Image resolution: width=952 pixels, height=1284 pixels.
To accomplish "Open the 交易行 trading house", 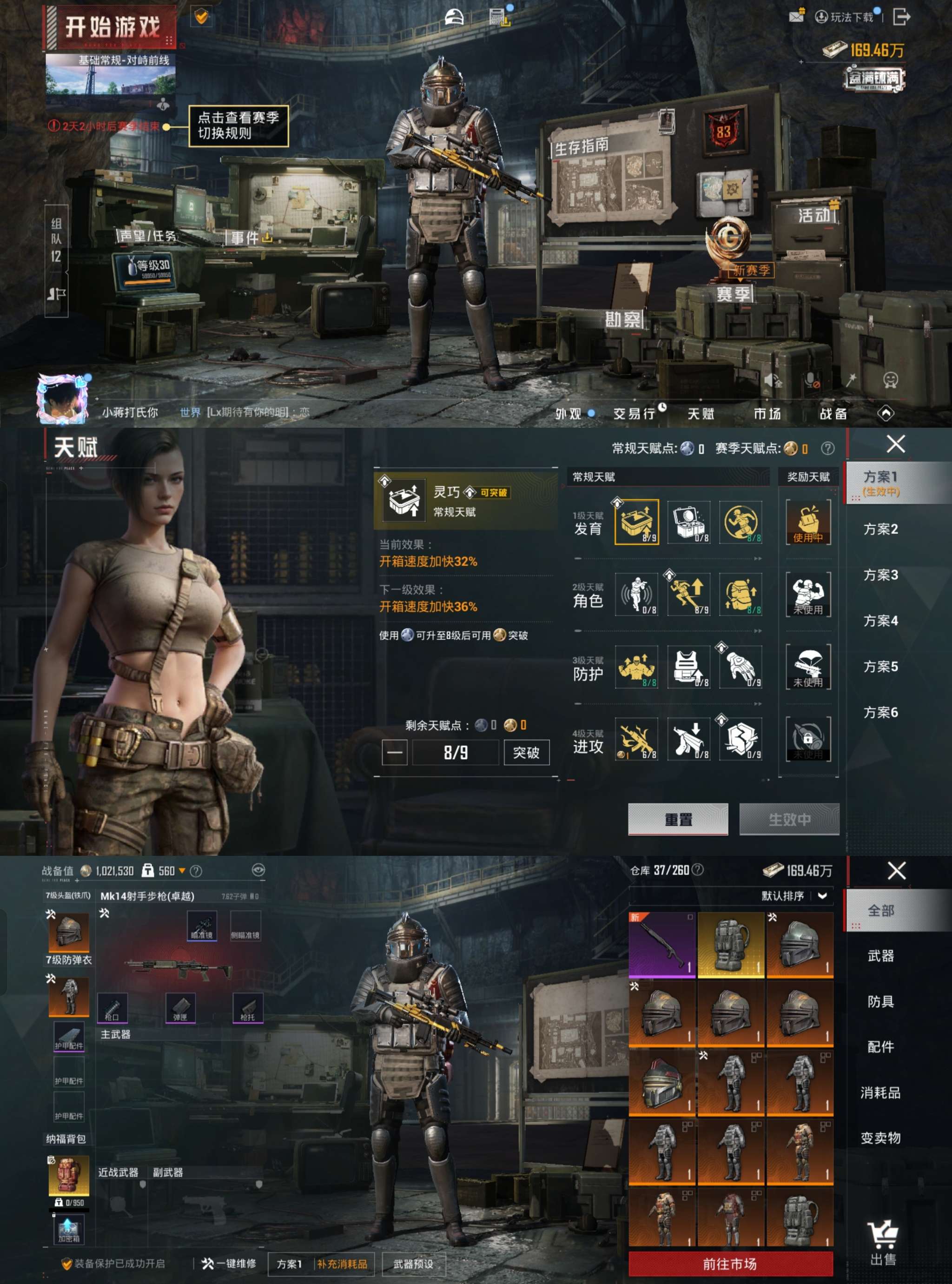I will [635, 413].
